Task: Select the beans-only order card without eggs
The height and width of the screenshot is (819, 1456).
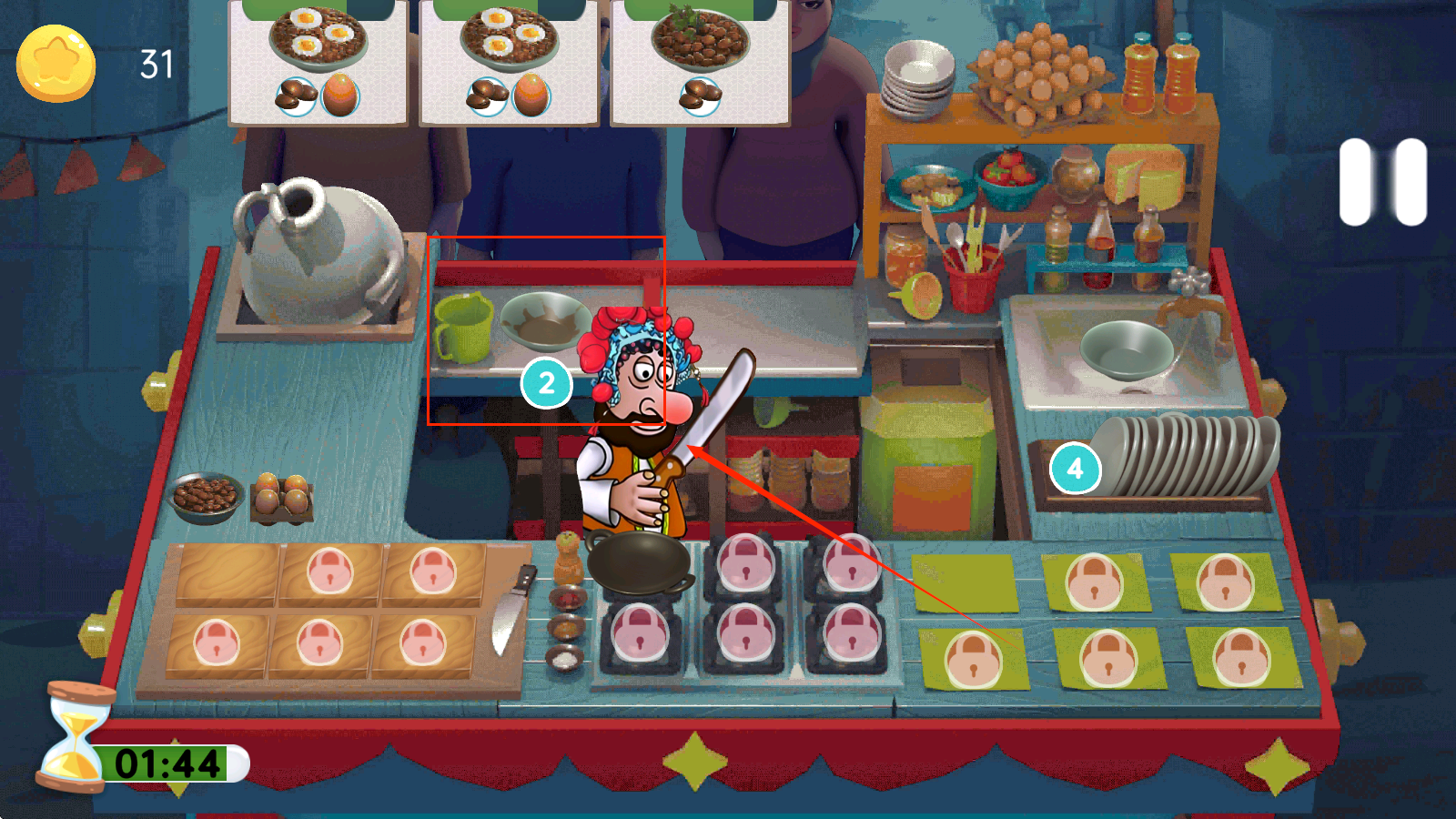Action: click(700, 62)
